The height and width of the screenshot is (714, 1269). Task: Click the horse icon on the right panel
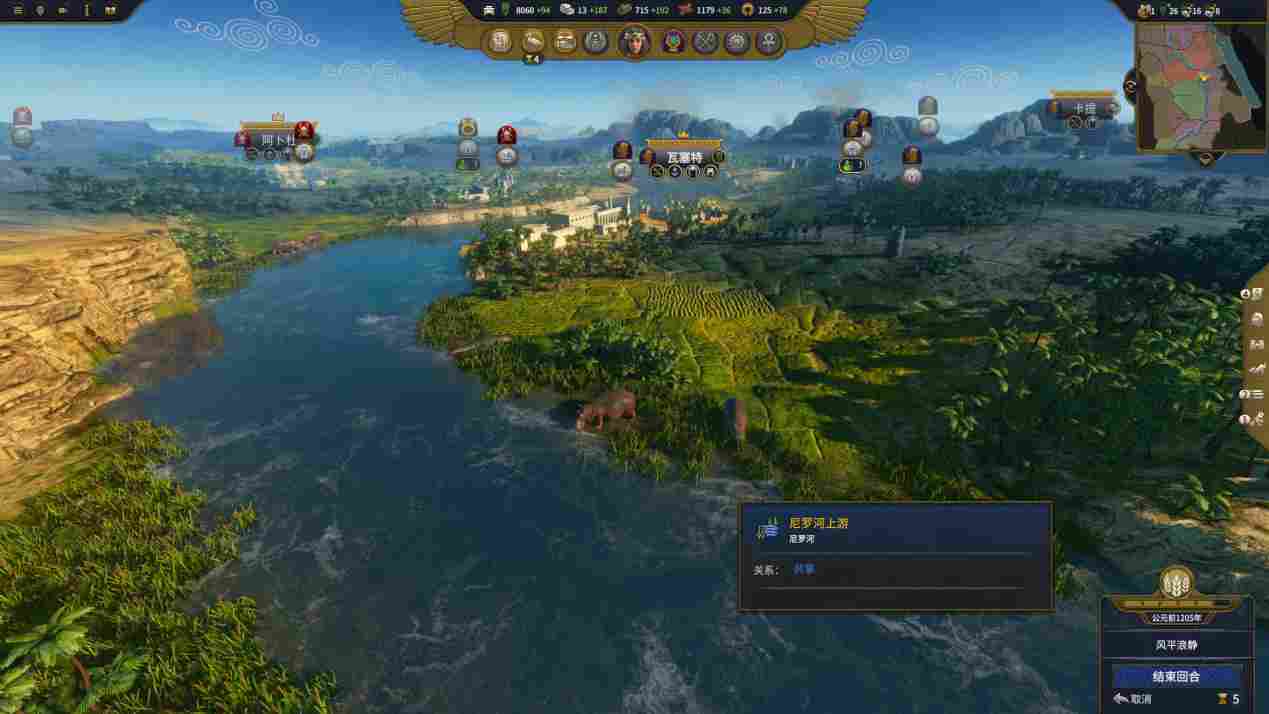tap(1257, 369)
